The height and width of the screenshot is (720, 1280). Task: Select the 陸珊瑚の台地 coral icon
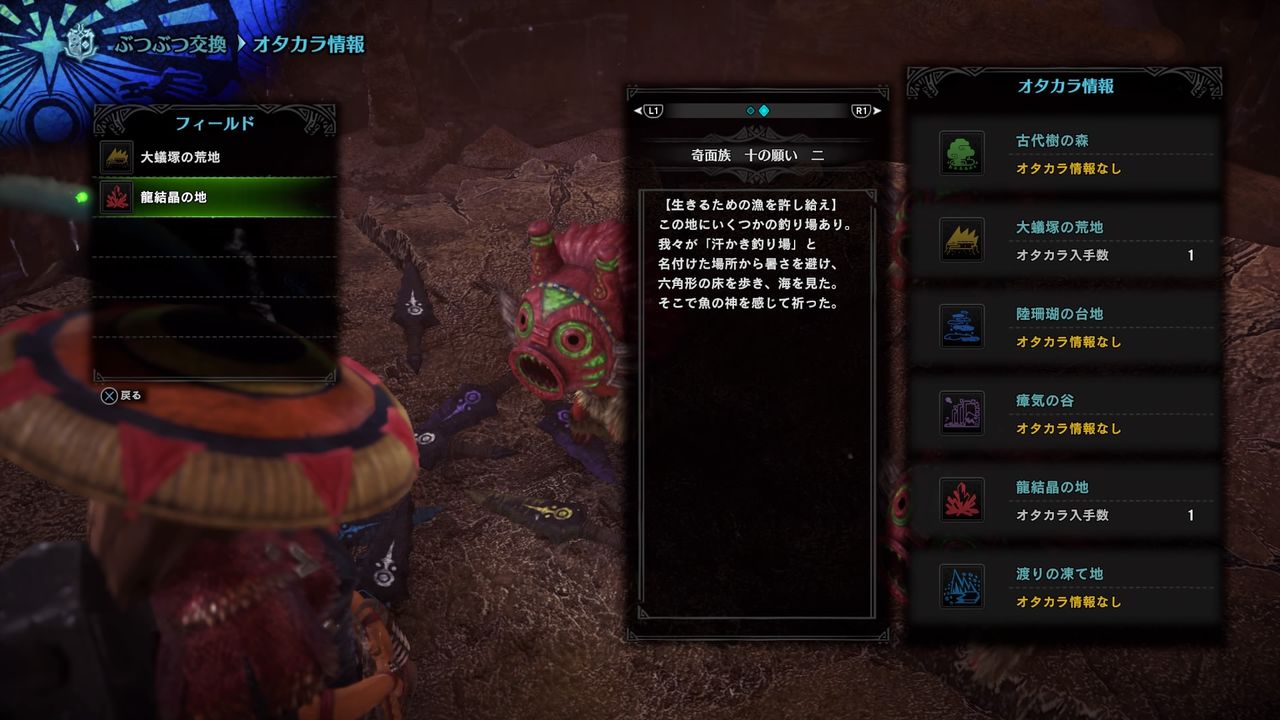click(960, 327)
